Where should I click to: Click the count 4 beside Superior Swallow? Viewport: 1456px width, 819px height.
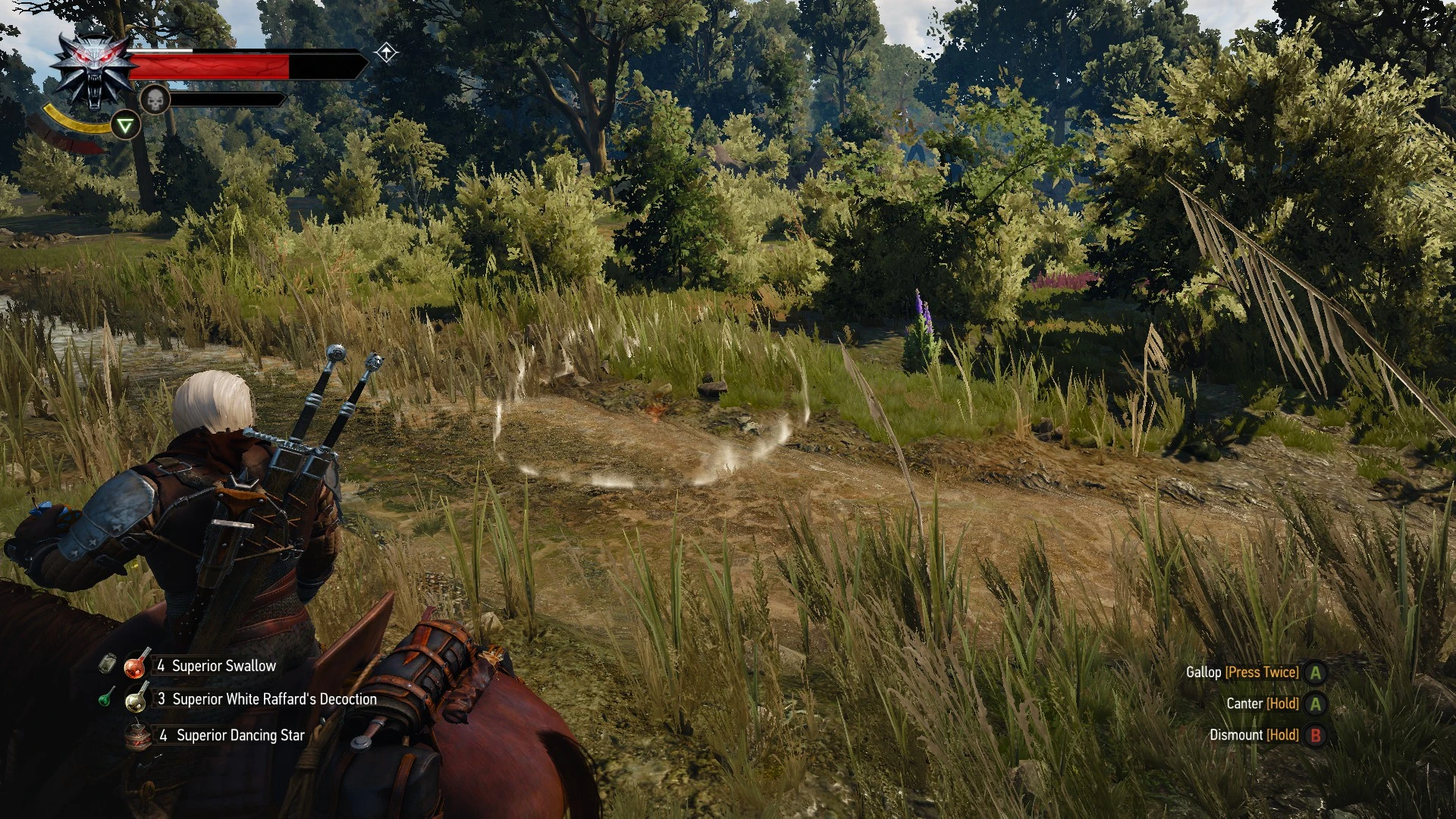(x=162, y=666)
